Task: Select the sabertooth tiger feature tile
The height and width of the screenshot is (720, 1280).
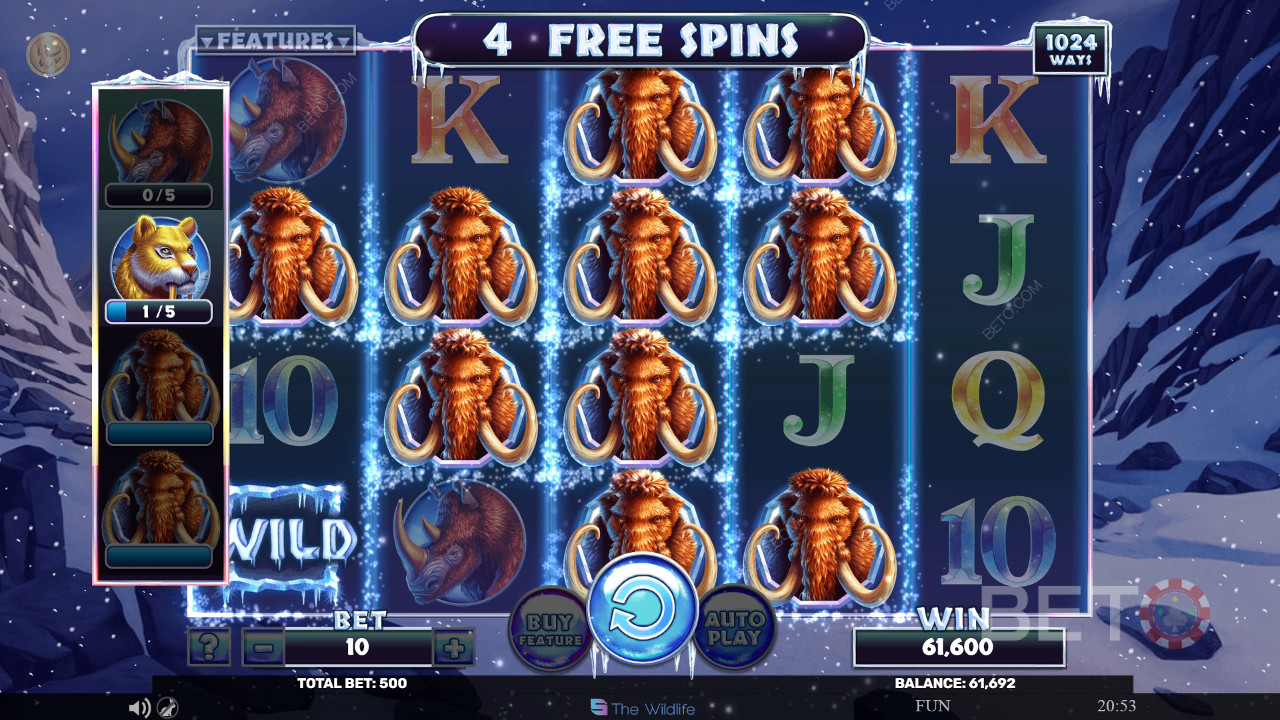Action: point(159,258)
